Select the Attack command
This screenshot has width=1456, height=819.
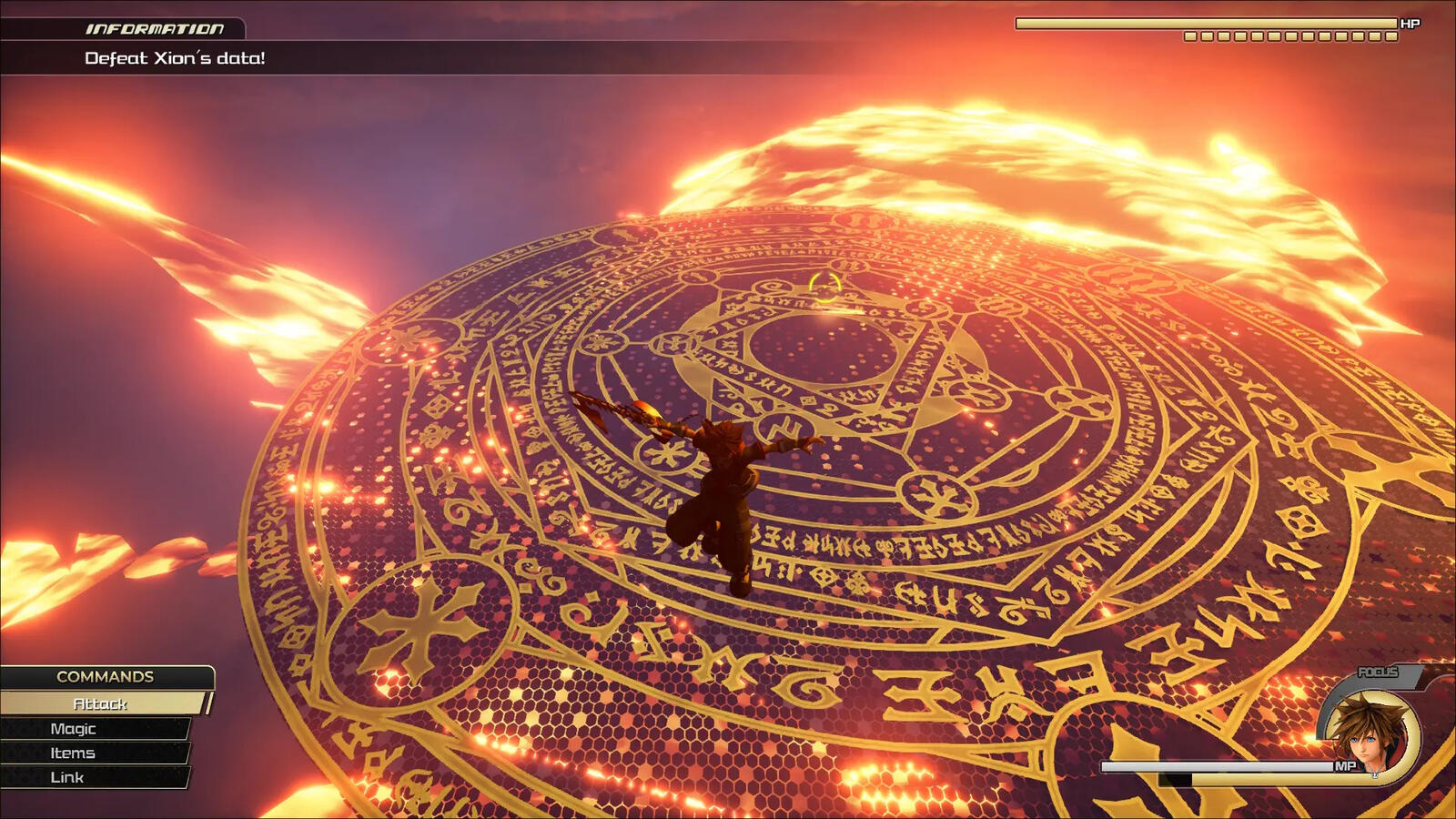pos(100,703)
